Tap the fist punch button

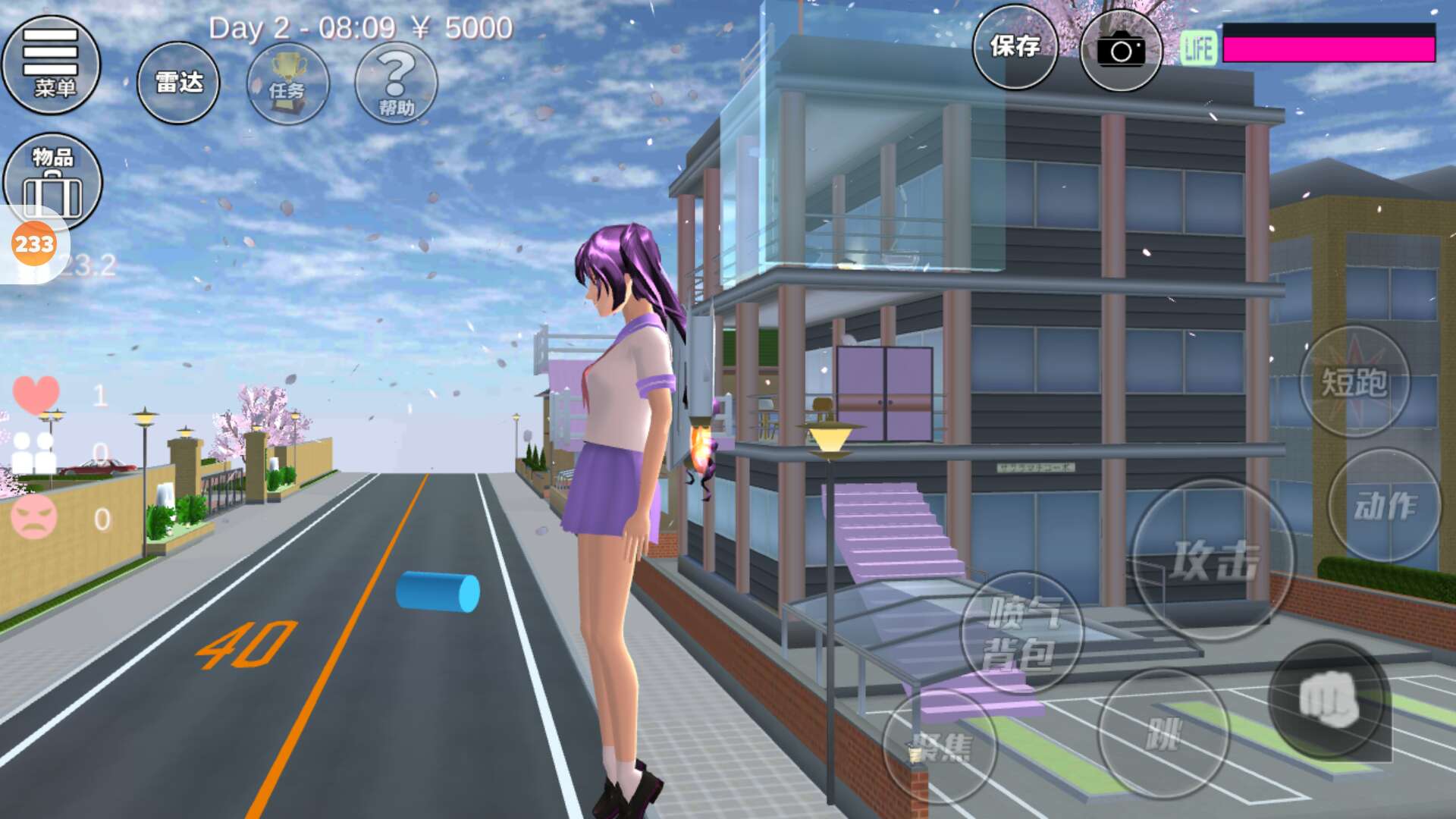coord(1329,699)
